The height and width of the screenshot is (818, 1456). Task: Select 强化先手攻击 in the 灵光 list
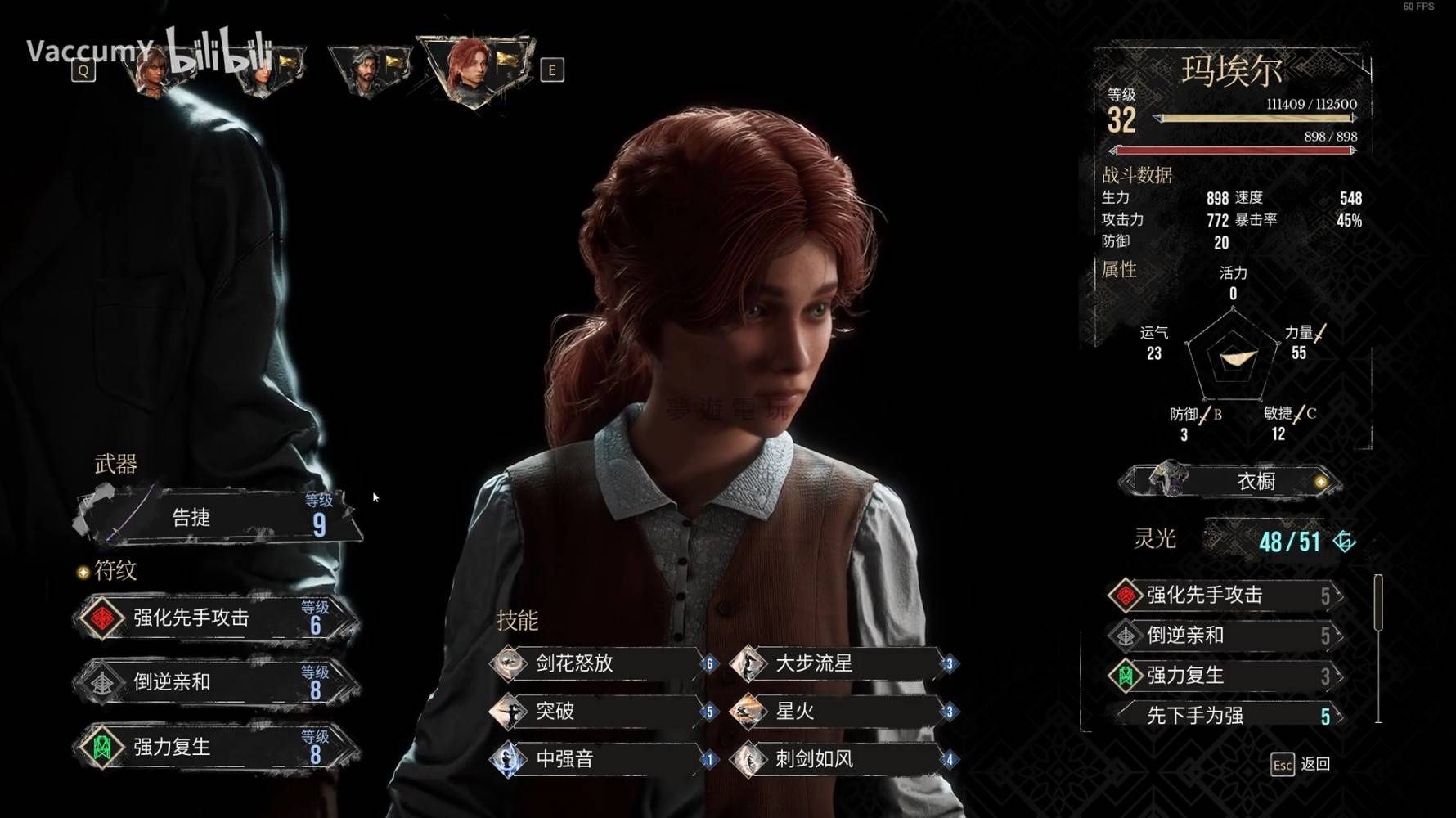click(x=1225, y=596)
